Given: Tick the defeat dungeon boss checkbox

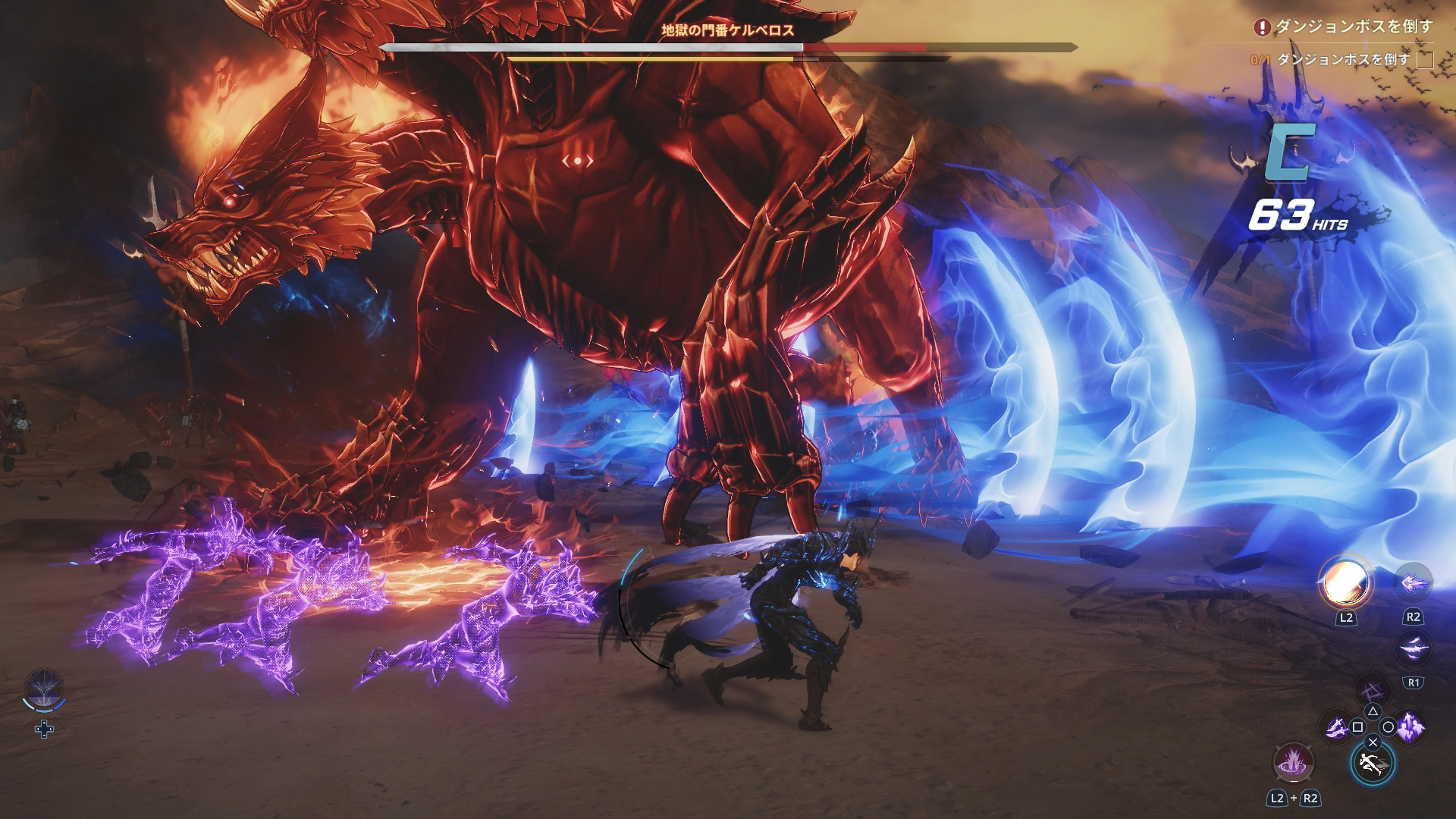Looking at the screenshot, I should click(x=1425, y=59).
